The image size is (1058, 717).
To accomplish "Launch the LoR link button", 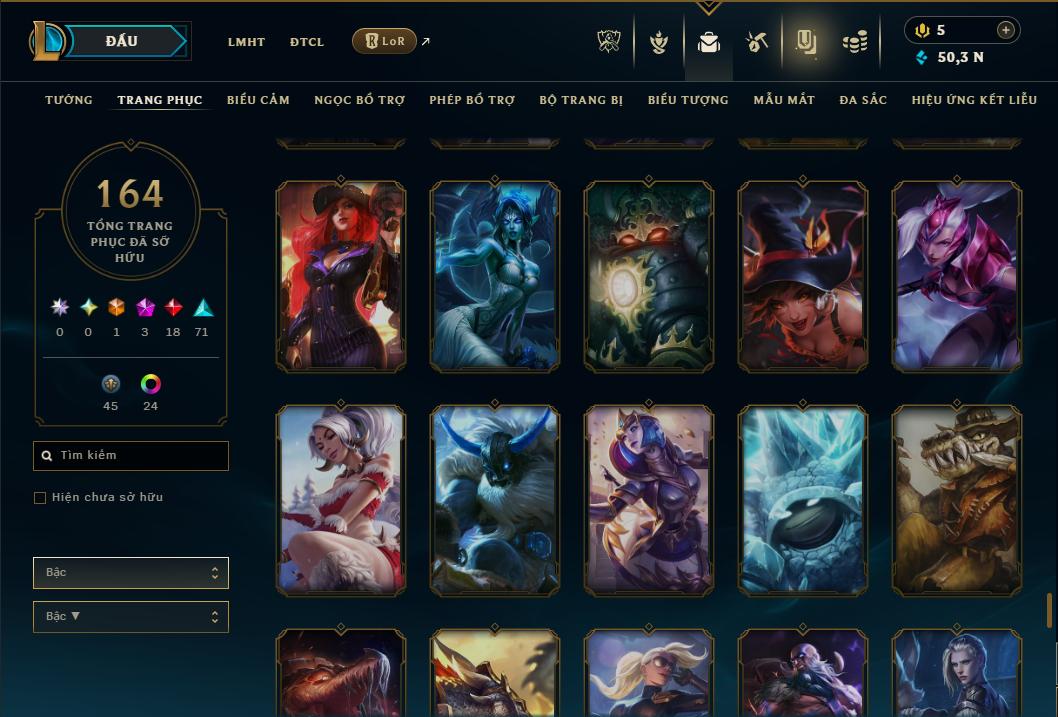I will pyautogui.click(x=385, y=41).
